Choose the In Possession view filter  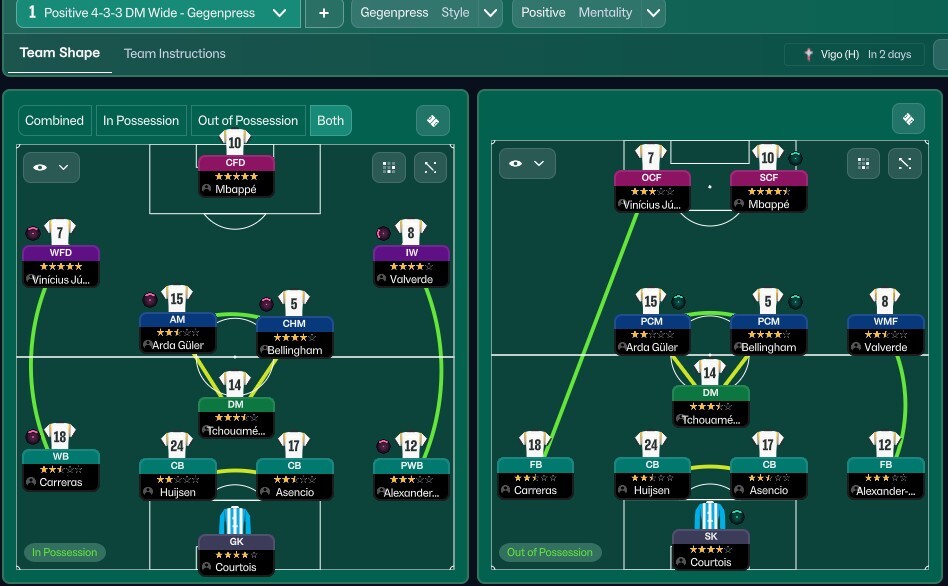[x=141, y=121]
